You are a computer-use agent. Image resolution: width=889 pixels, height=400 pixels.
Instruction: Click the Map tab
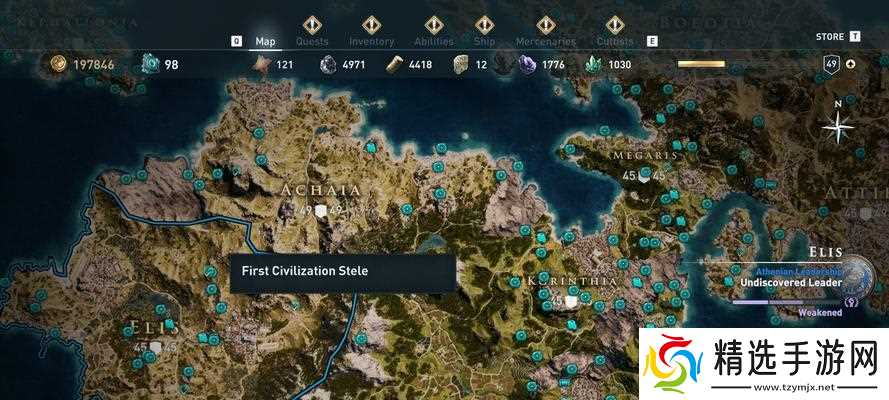pos(265,41)
